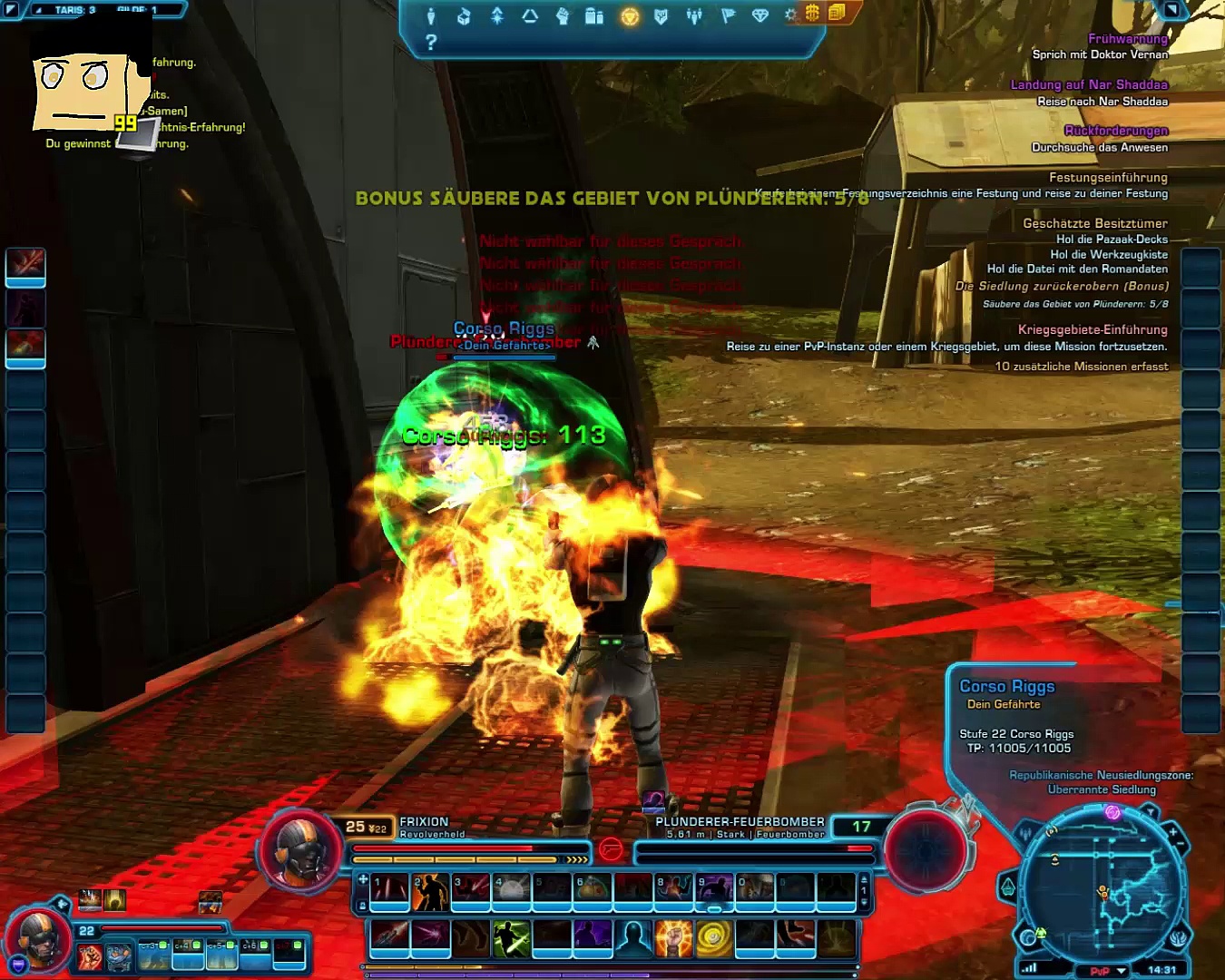Zoom out the minimap with minus button

click(1181, 846)
